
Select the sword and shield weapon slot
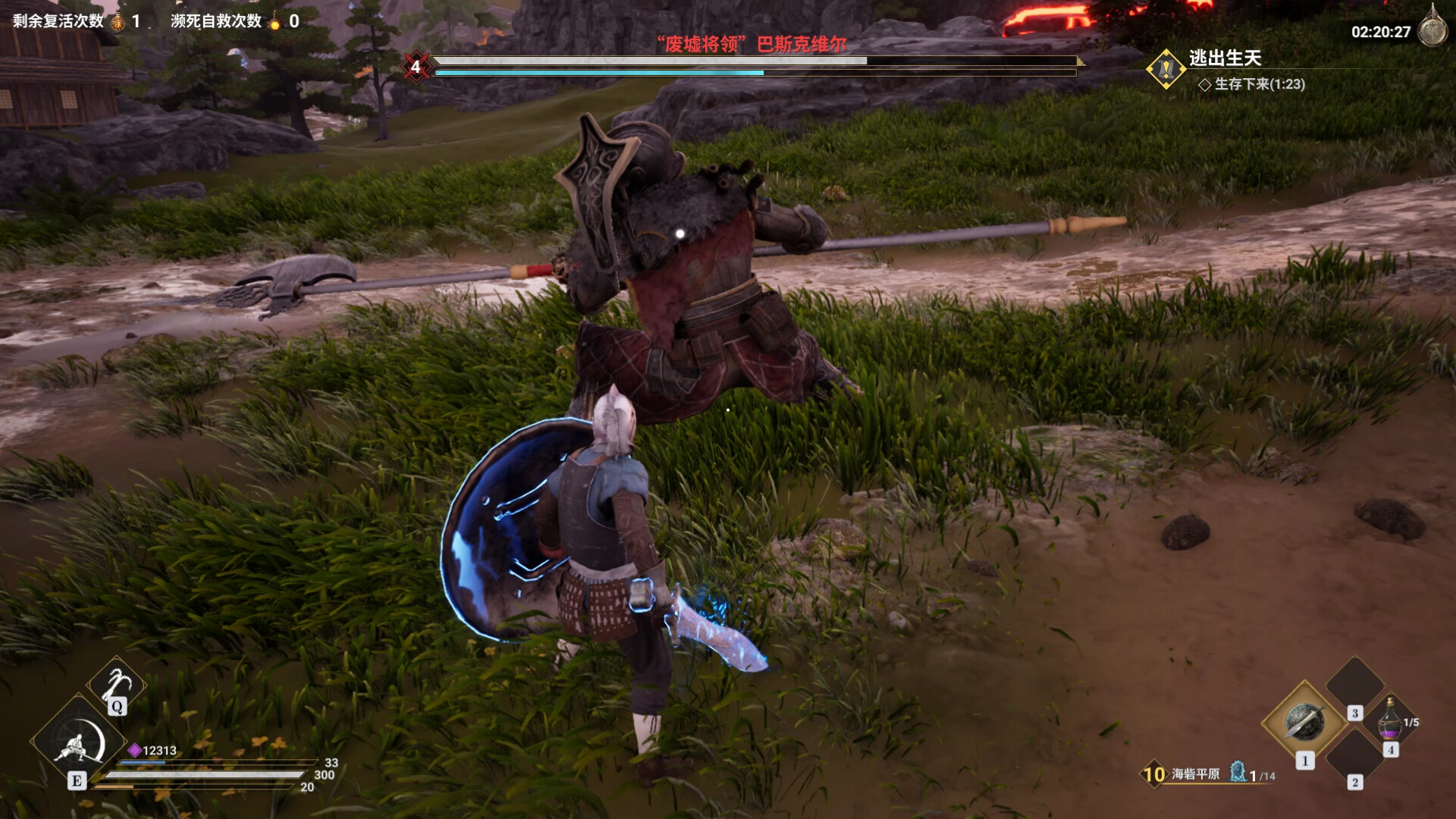pos(1304,722)
